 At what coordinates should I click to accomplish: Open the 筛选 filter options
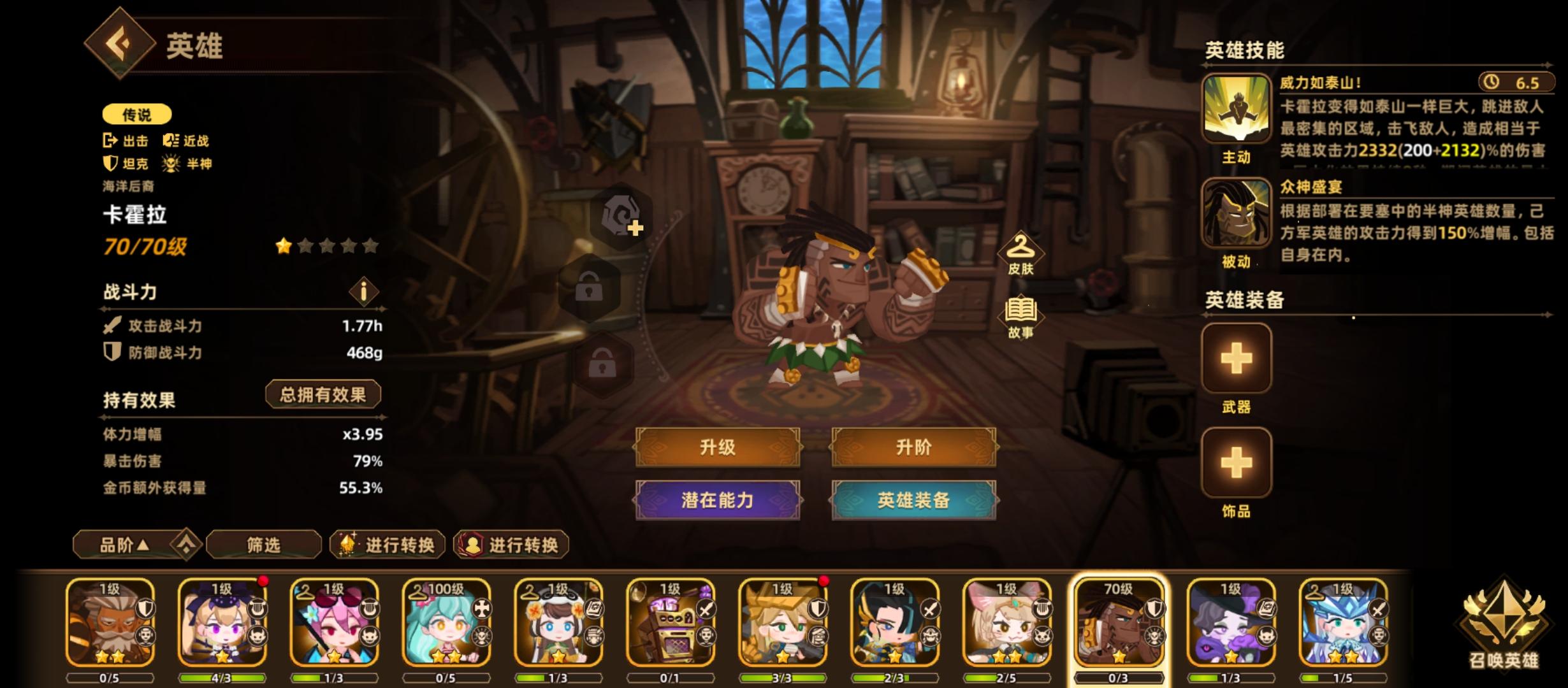click(x=264, y=545)
